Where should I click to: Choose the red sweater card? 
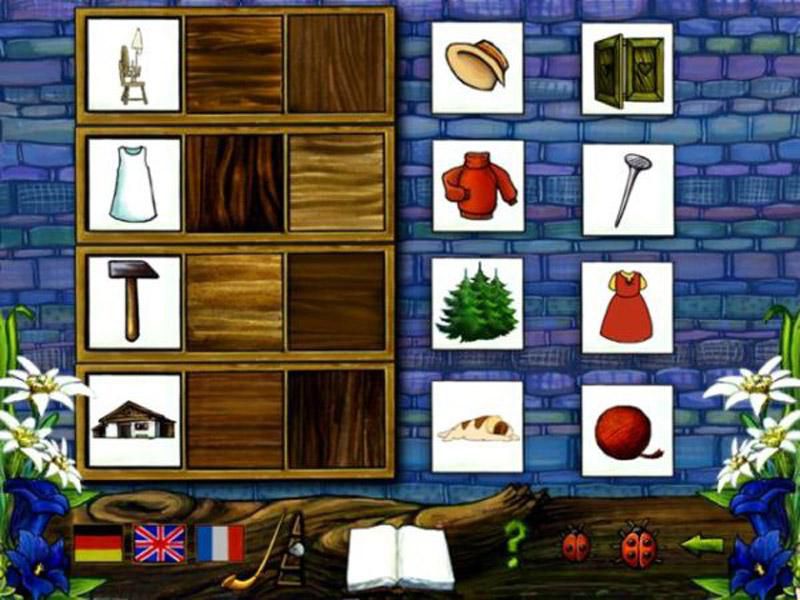click(477, 186)
